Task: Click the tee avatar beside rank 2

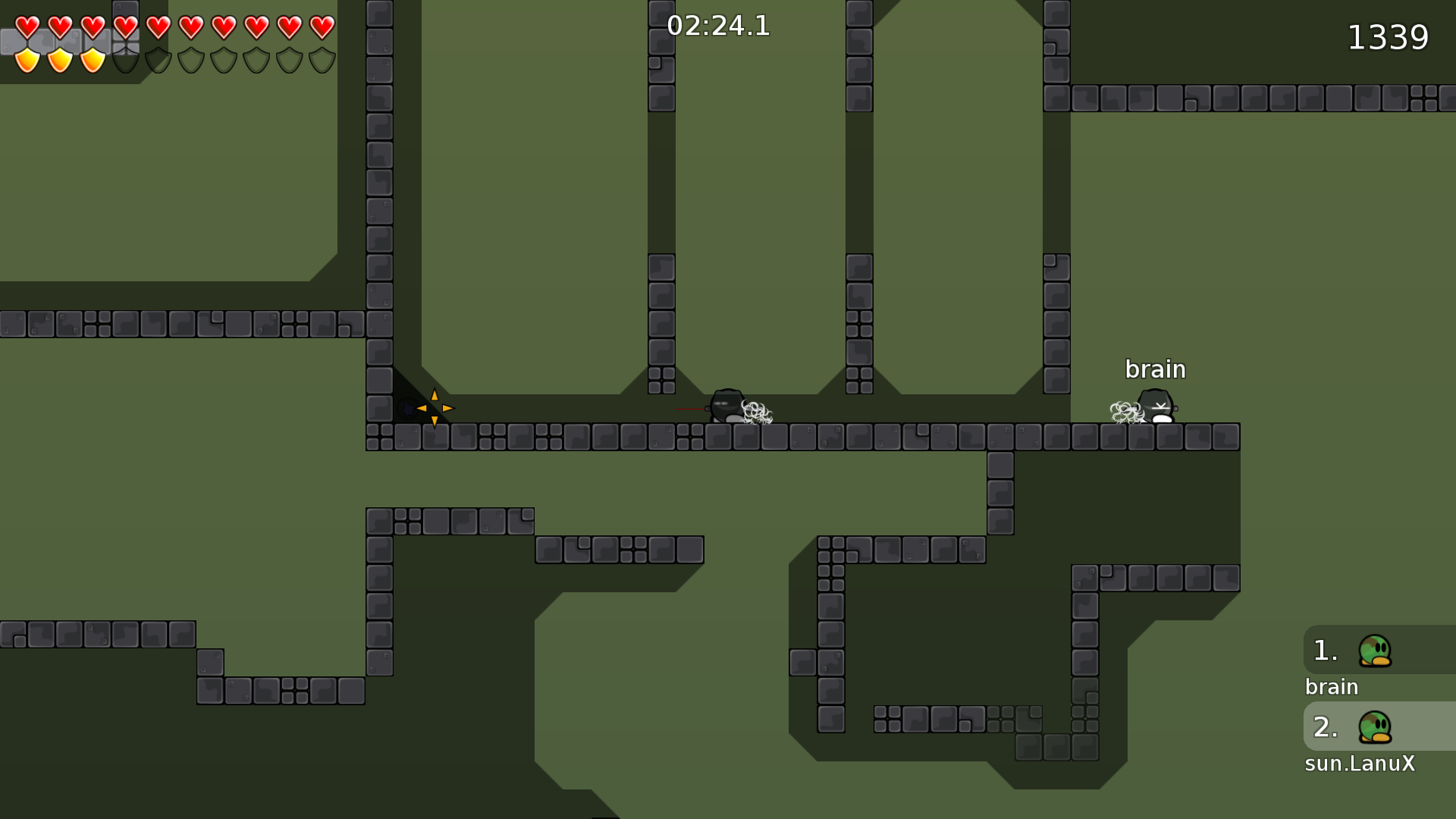Action: [1376, 726]
